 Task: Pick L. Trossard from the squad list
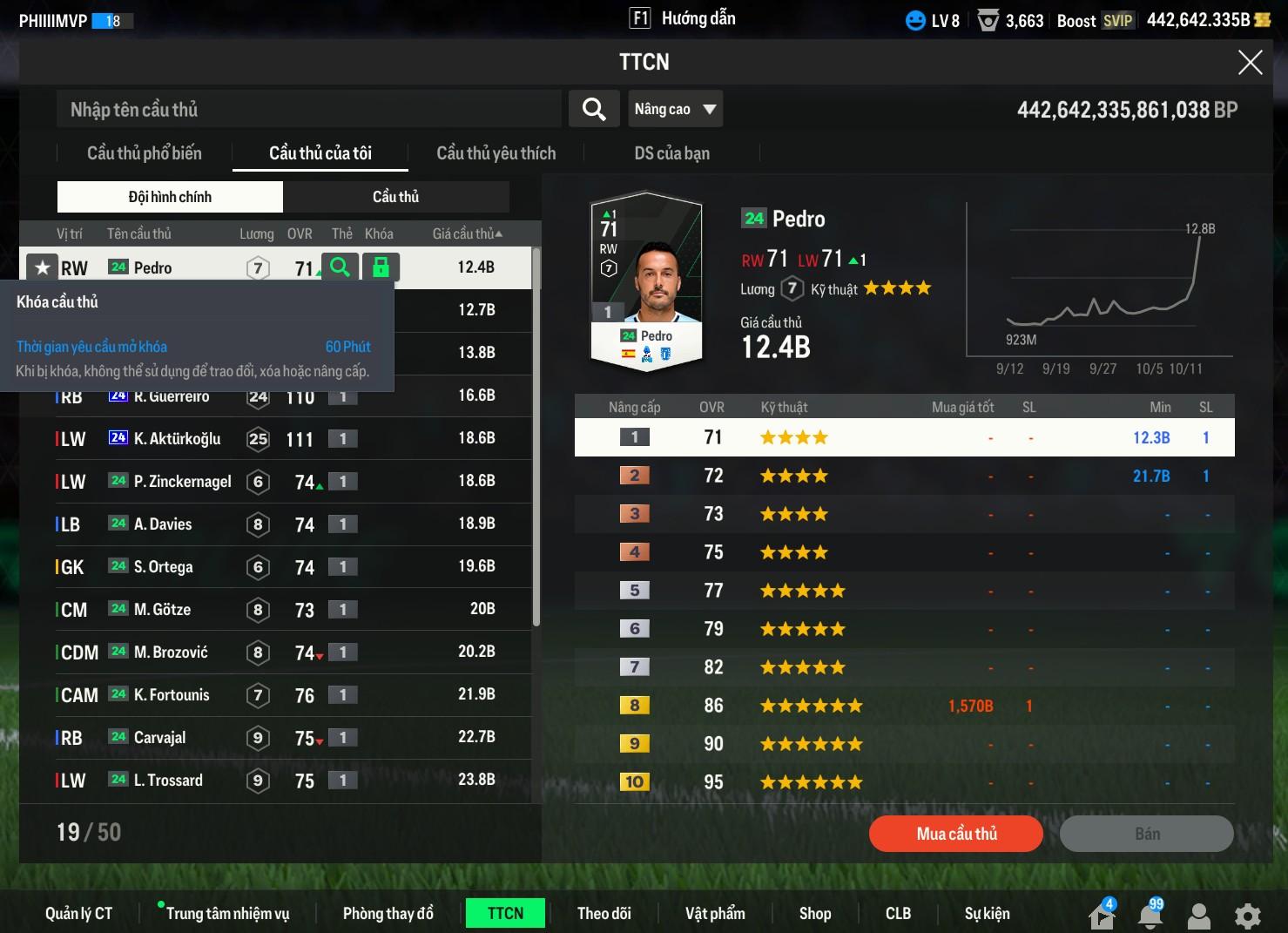coord(168,781)
